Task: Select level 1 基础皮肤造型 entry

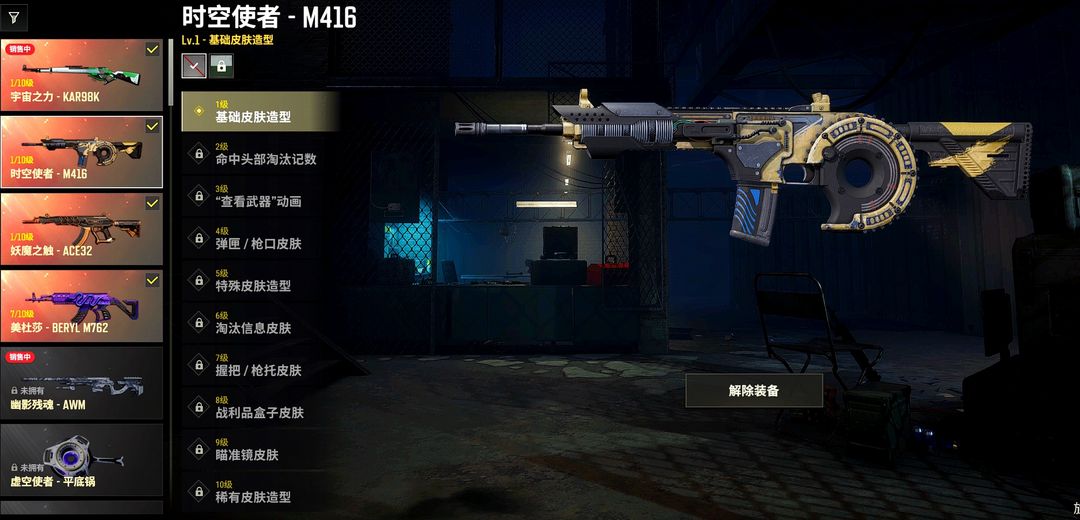Action: coord(260,111)
